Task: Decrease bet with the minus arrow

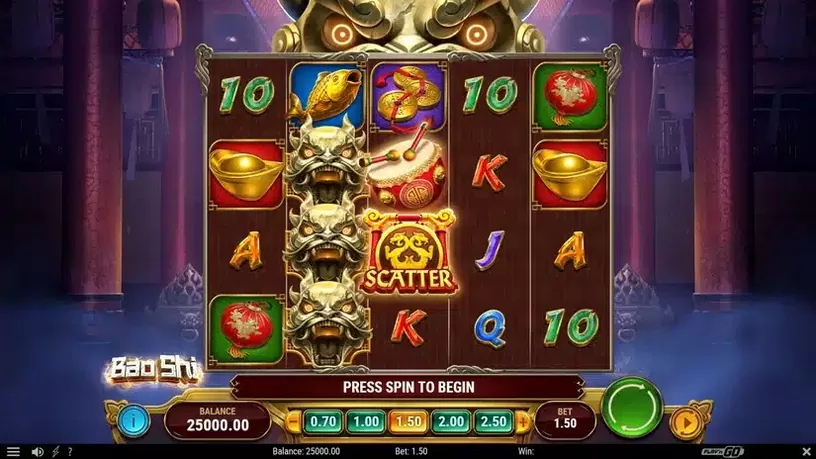Action: coord(295,421)
